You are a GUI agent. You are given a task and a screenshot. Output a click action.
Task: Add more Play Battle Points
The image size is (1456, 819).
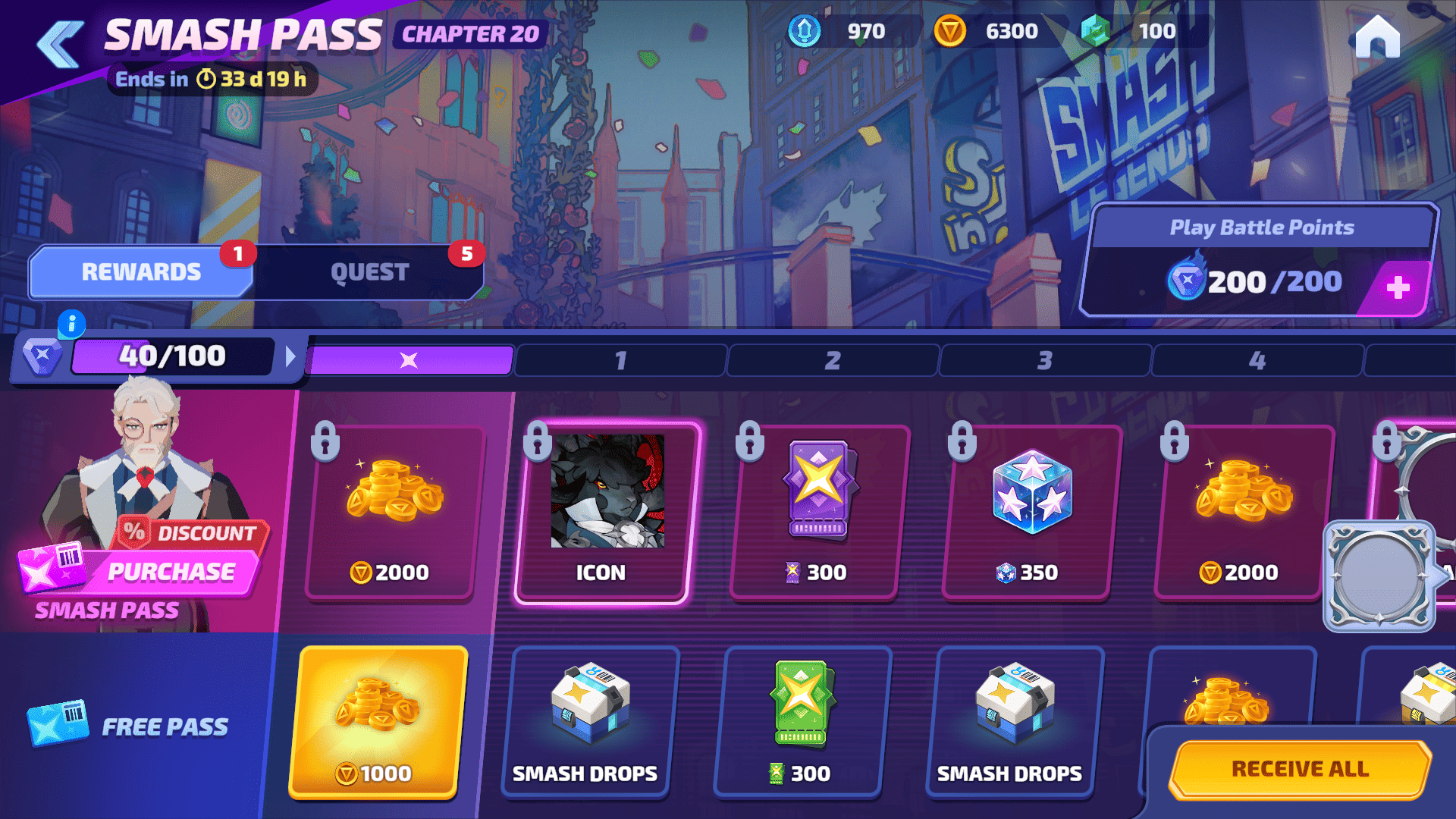coord(1398,287)
